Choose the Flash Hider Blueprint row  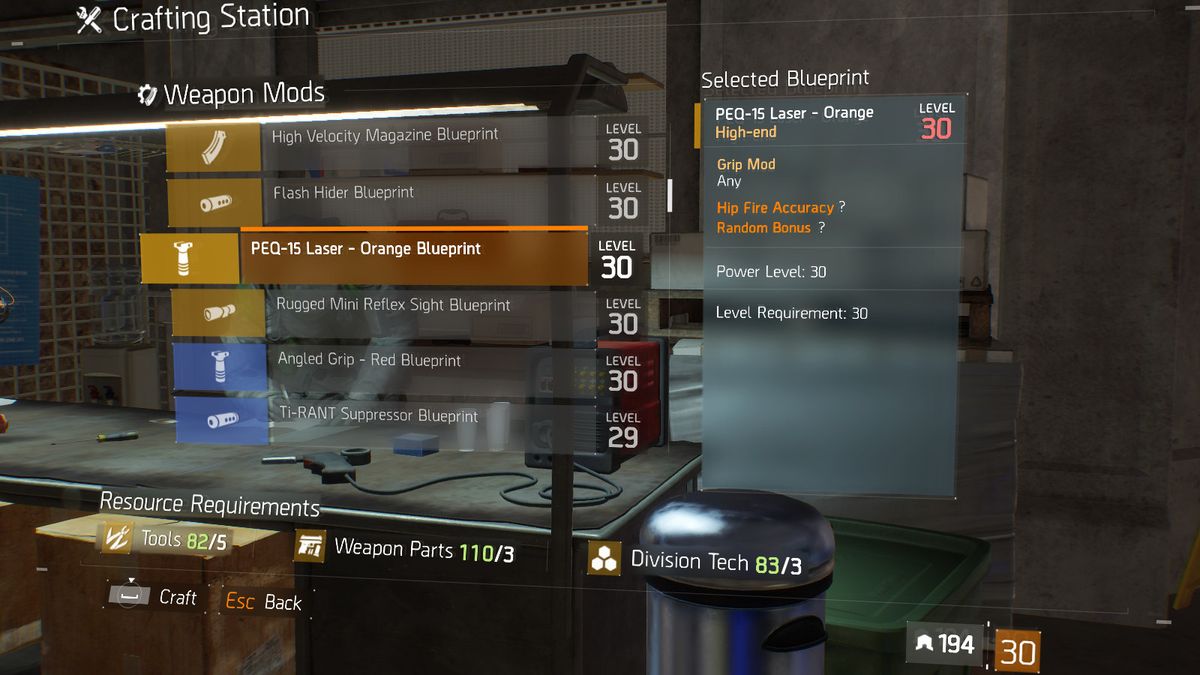tap(385, 195)
